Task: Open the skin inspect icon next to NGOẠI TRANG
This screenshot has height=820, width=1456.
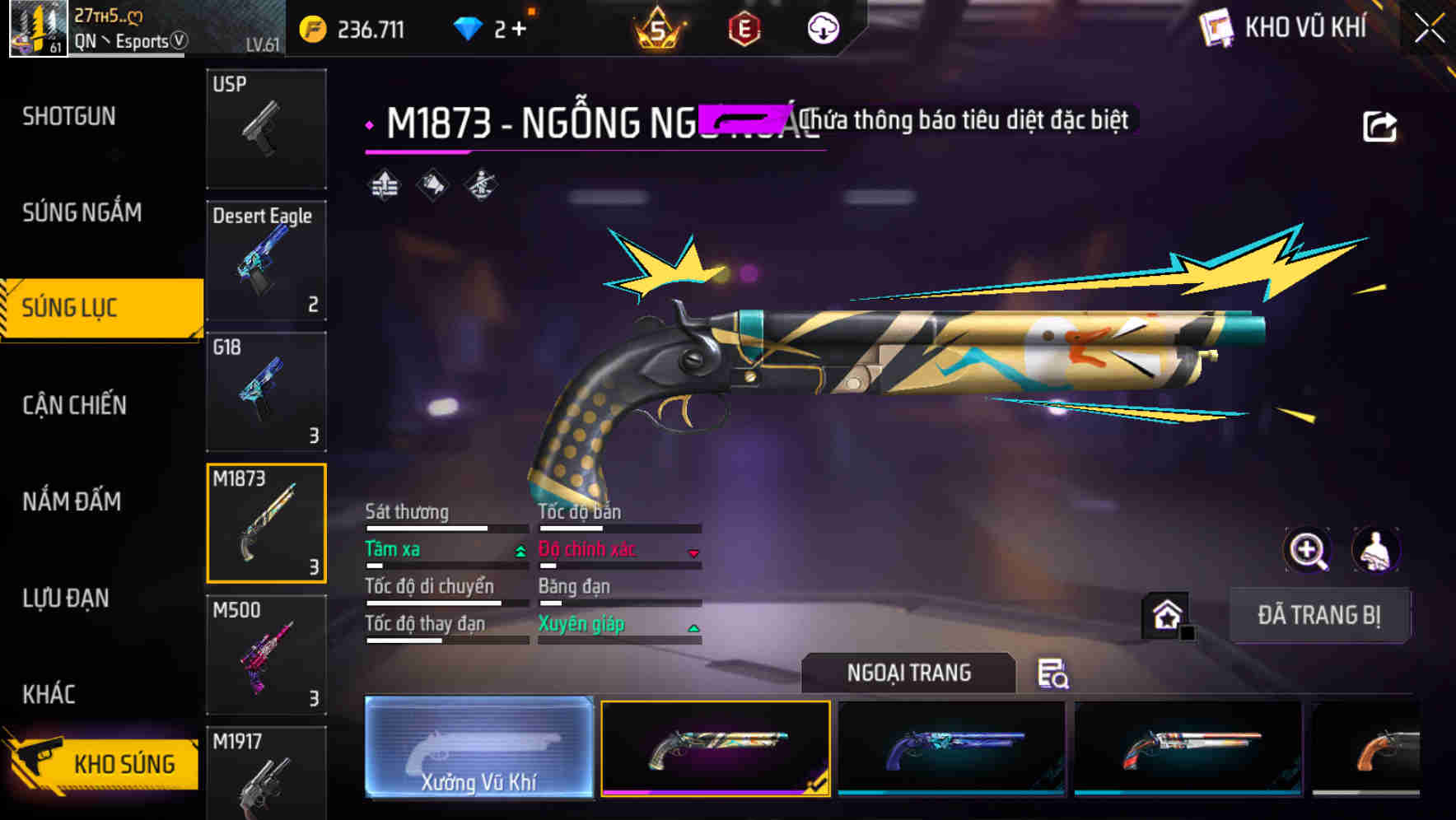Action: click(x=1054, y=674)
